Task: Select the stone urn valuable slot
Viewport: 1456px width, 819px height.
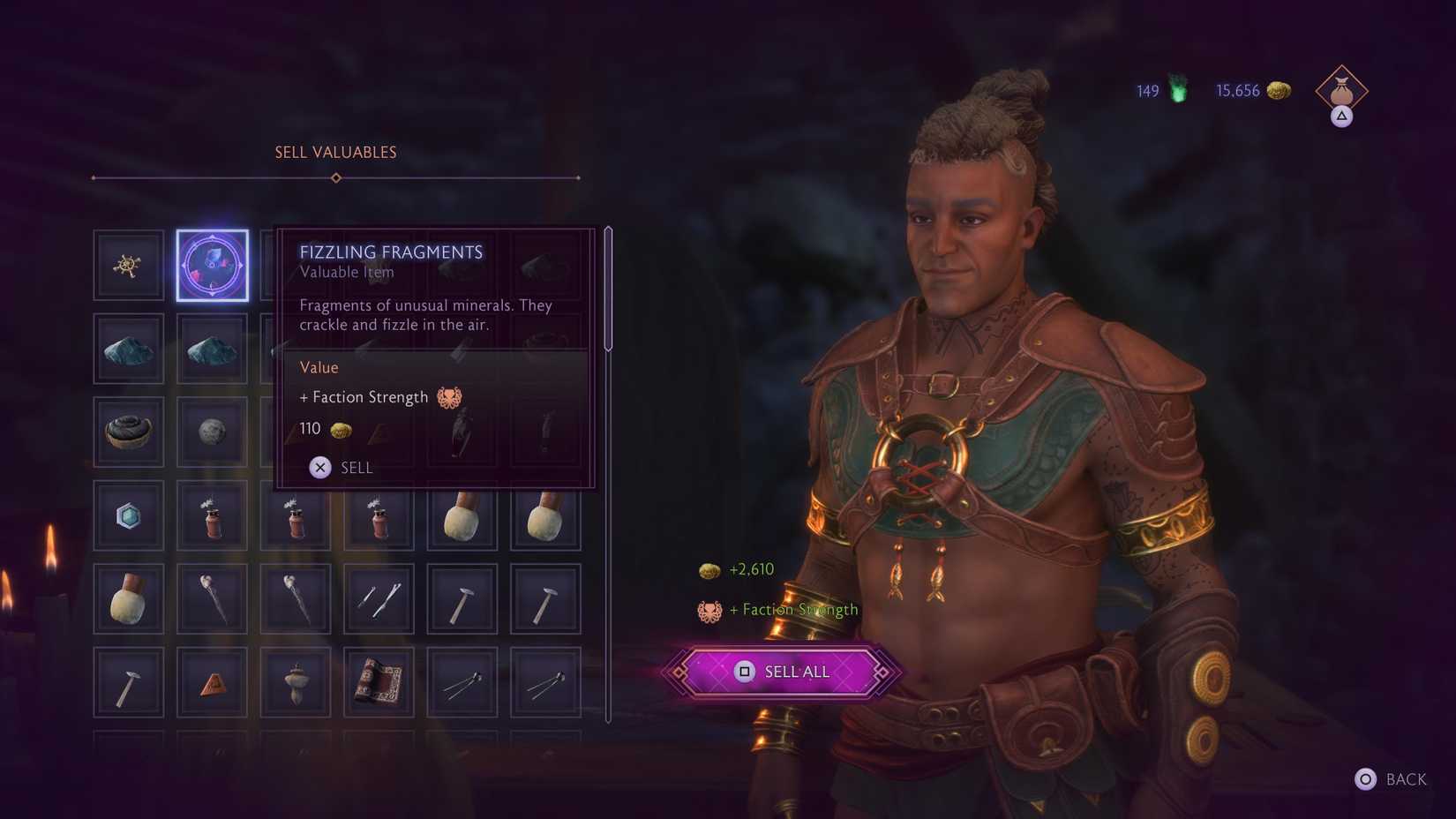Action: 296,683
